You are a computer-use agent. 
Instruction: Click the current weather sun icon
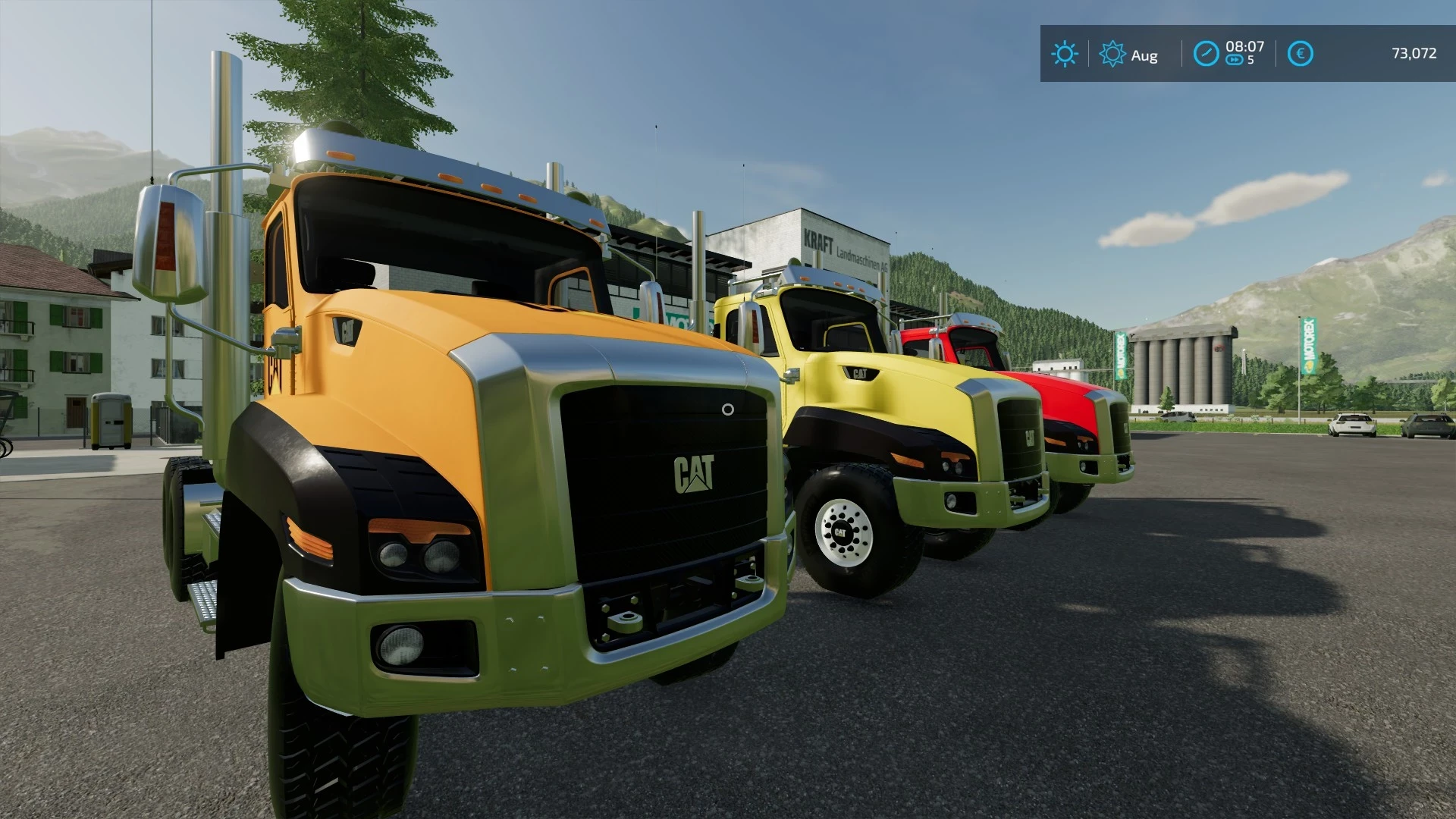(1065, 55)
